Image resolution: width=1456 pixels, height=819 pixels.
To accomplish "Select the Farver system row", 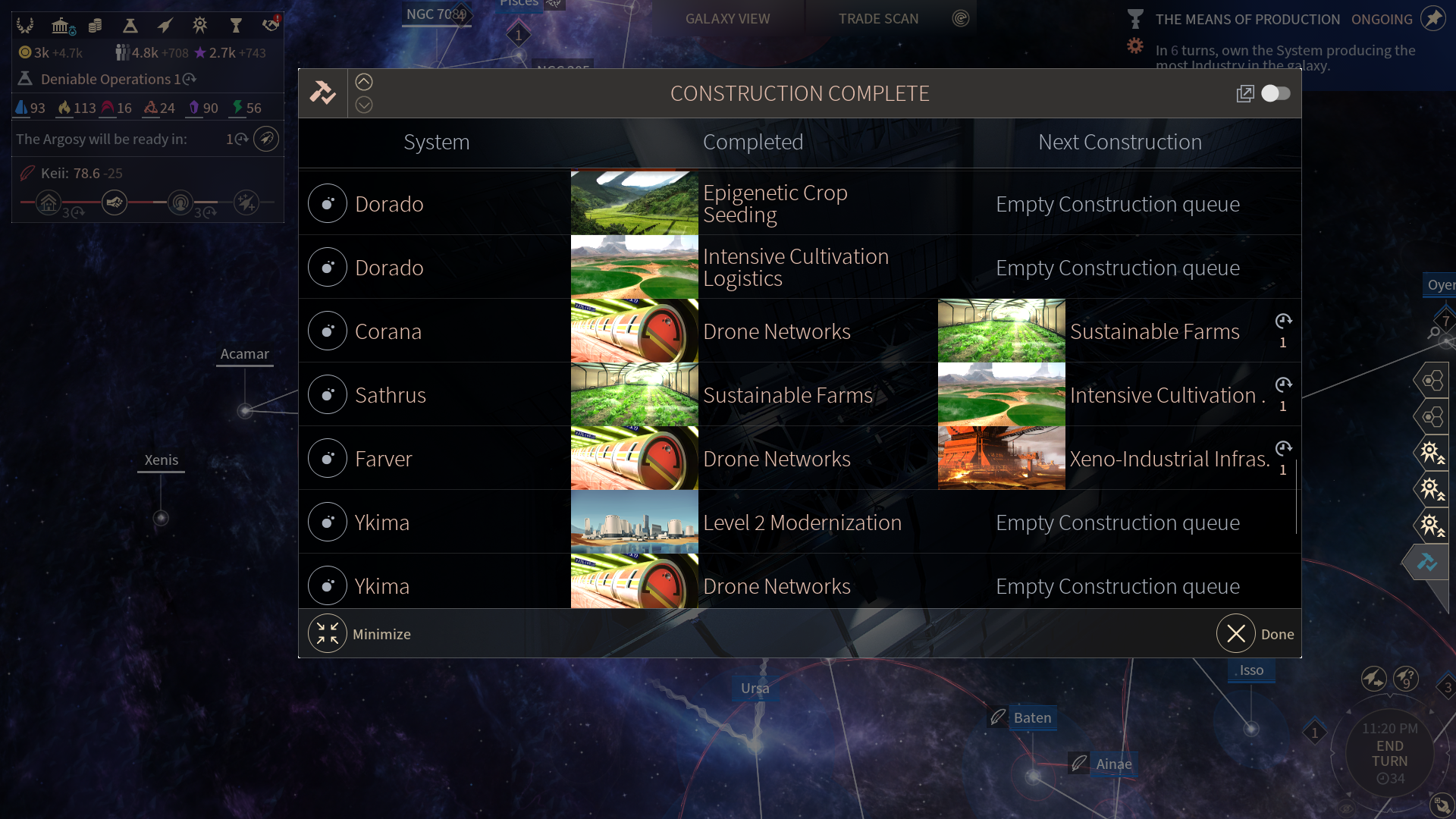I will [x=383, y=459].
